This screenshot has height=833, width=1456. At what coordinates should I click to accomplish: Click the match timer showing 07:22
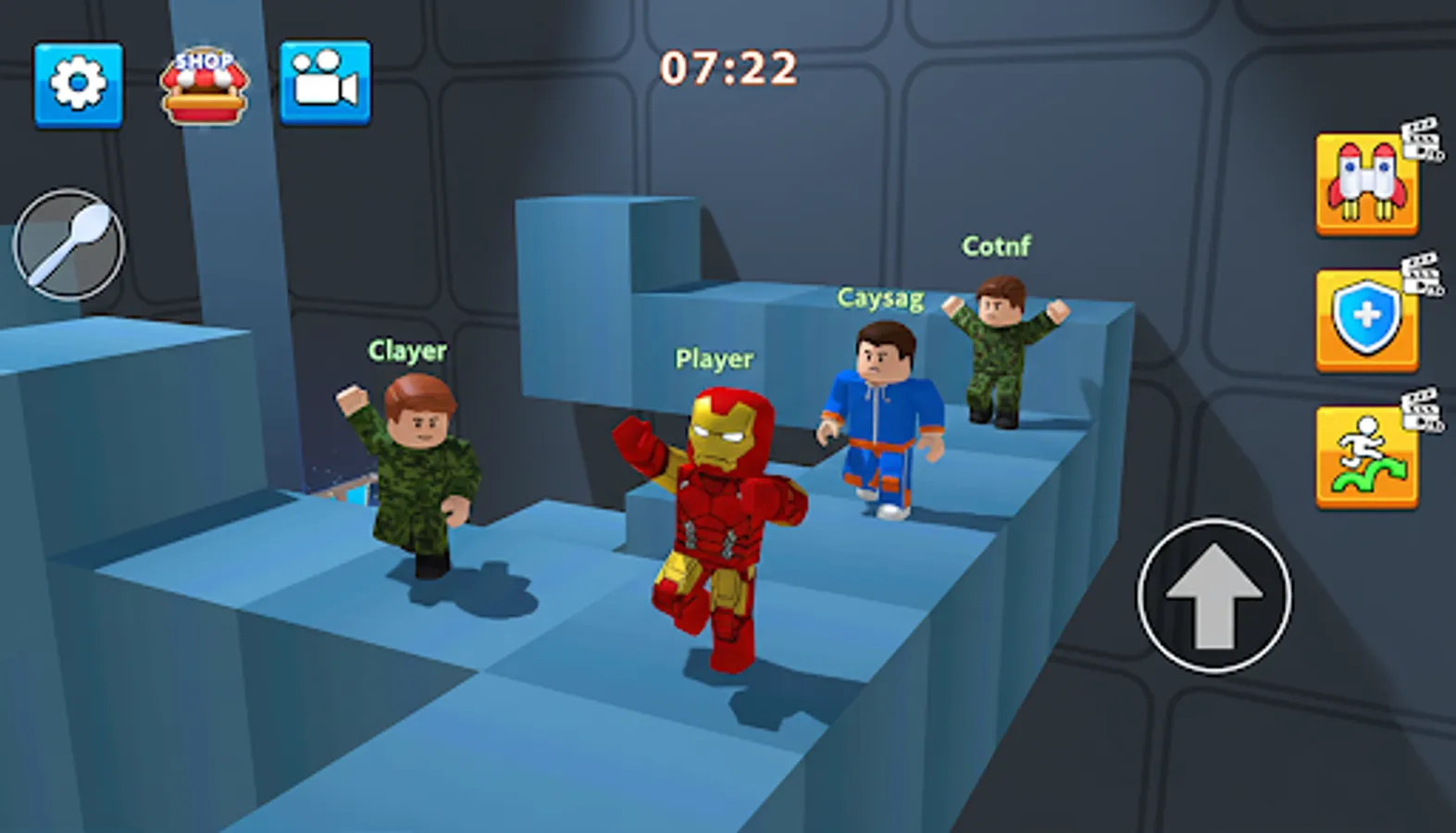click(x=728, y=66)
